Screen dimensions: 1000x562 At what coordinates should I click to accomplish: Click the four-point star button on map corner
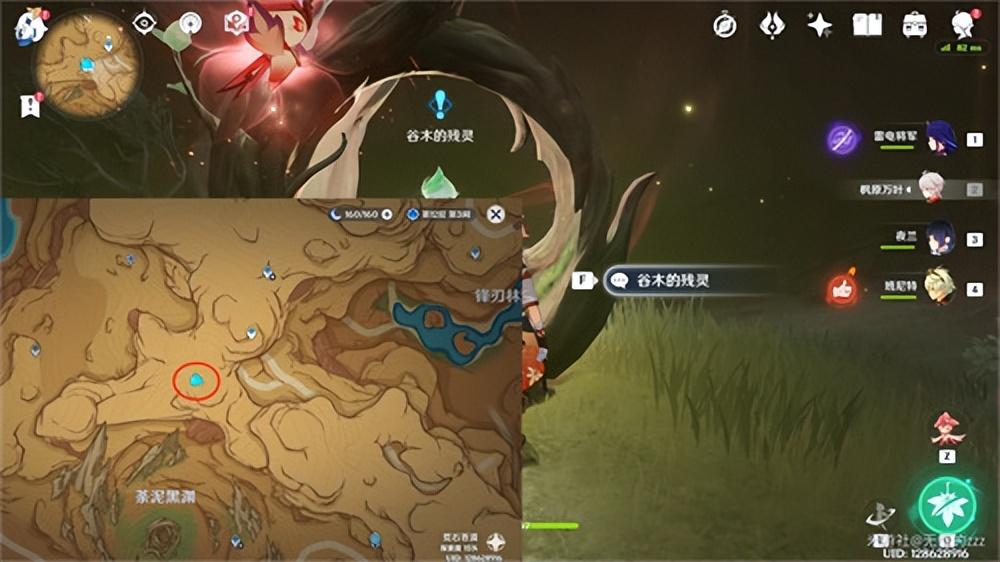pyautogui.click(x=496, y=541)
